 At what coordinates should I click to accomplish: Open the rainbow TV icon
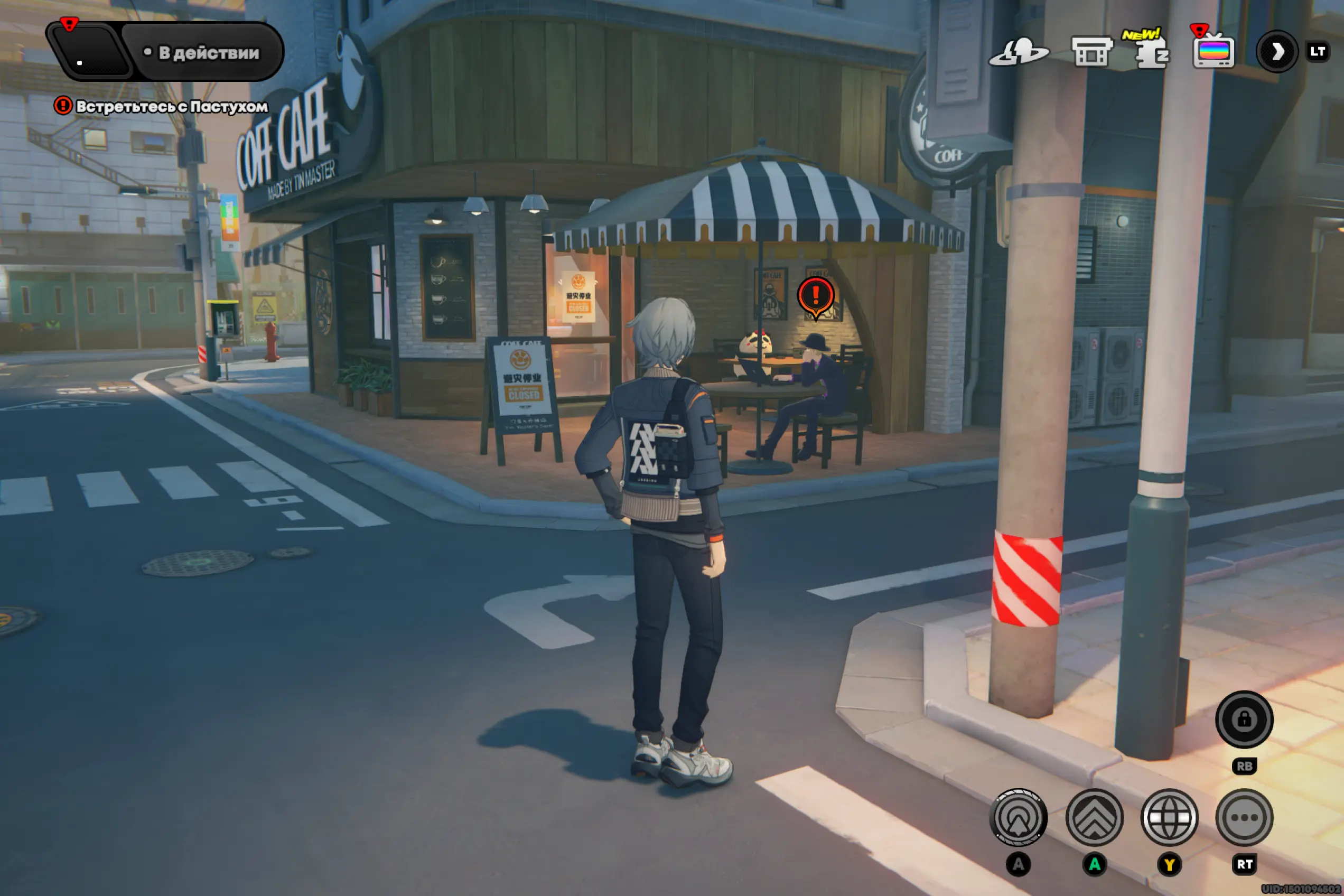click(x=1213, y=53)
